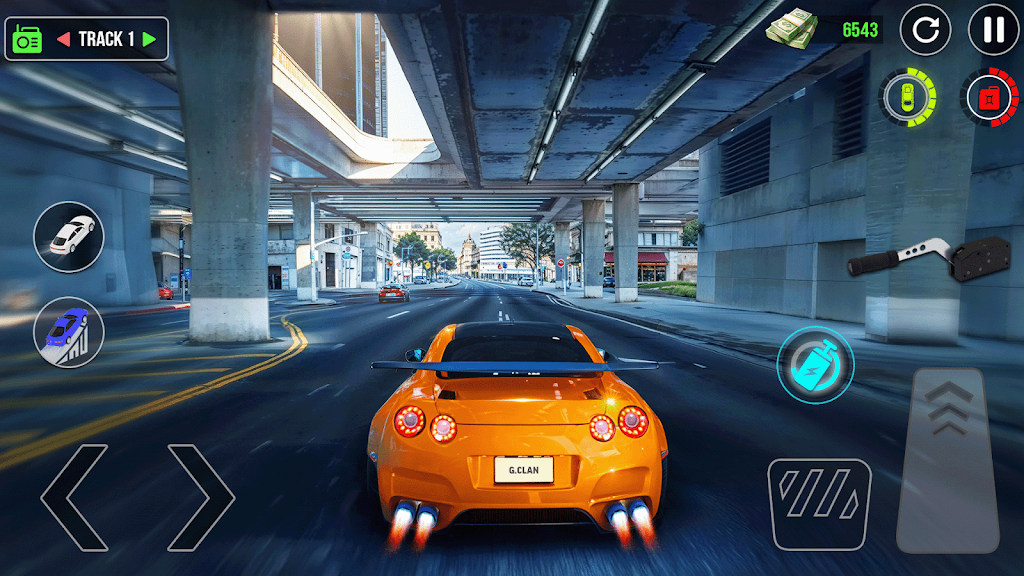1024x576 pixels.
Task: Tap the white car camera view button
Action: (x=69, y=237)
